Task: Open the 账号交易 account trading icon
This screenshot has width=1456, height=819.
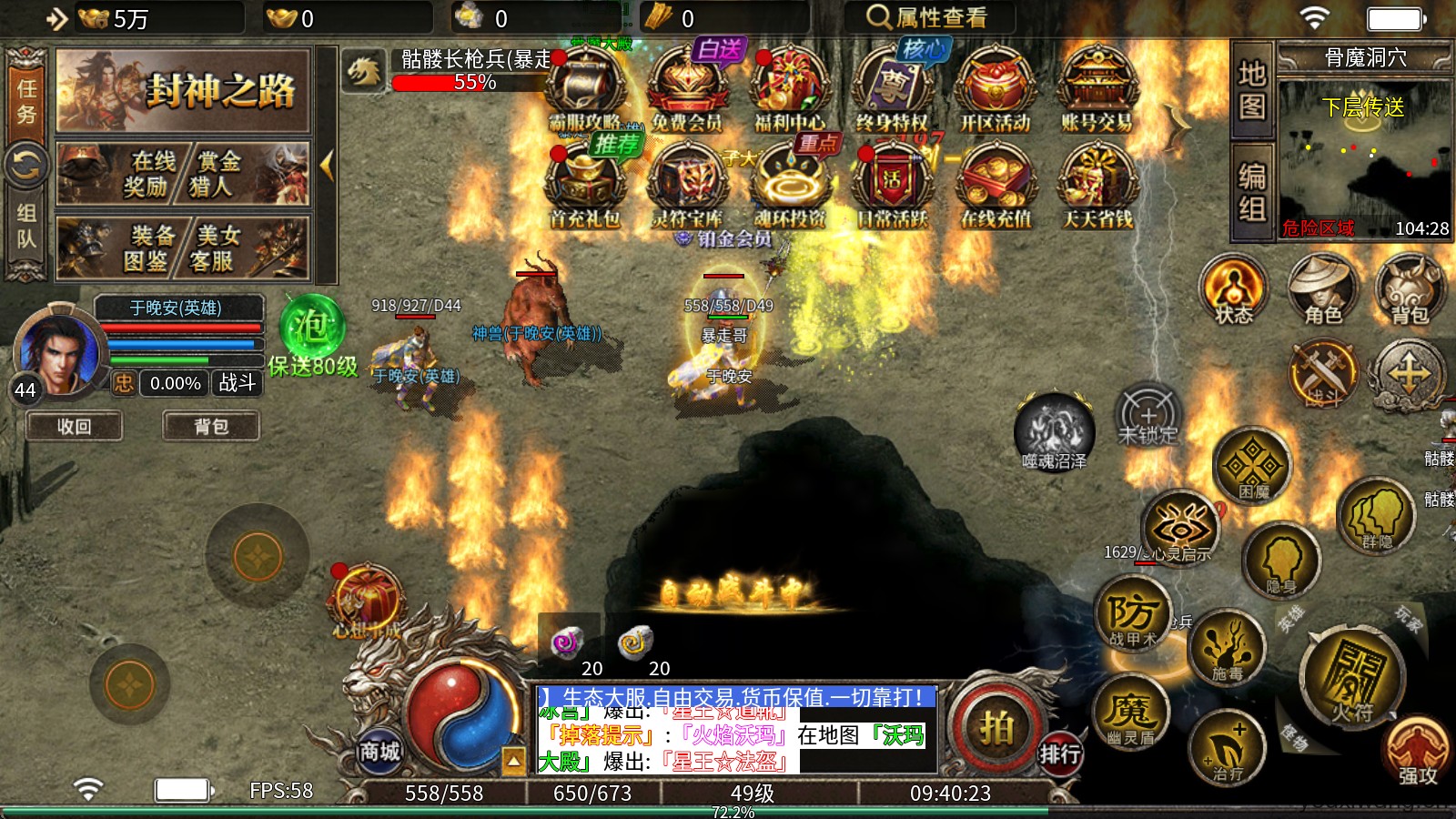Action: (x=1097, y=89)
